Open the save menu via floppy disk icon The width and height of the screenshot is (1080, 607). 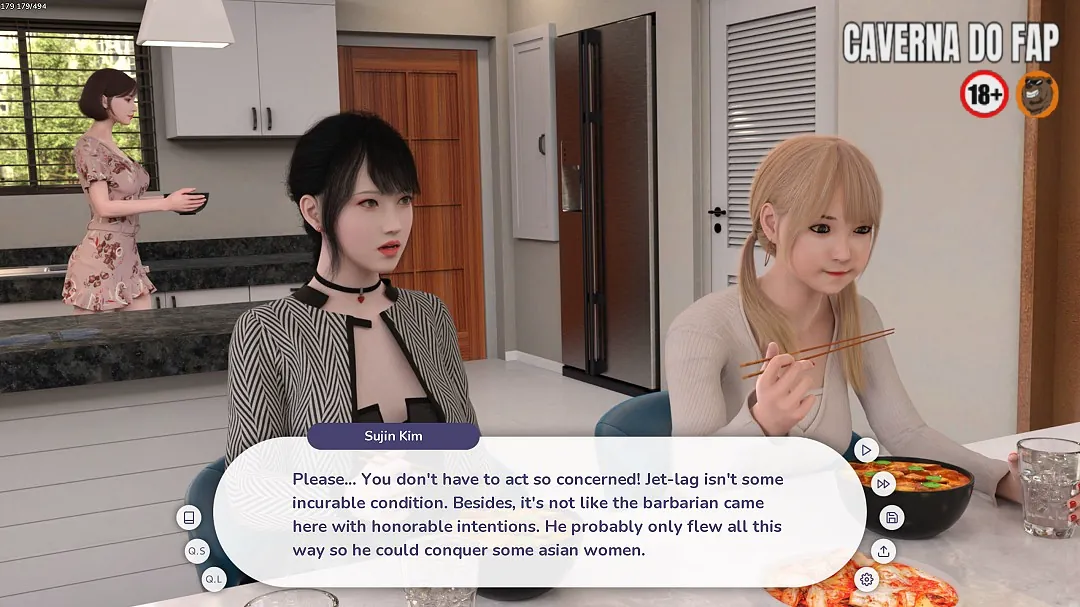pos(892,517)
